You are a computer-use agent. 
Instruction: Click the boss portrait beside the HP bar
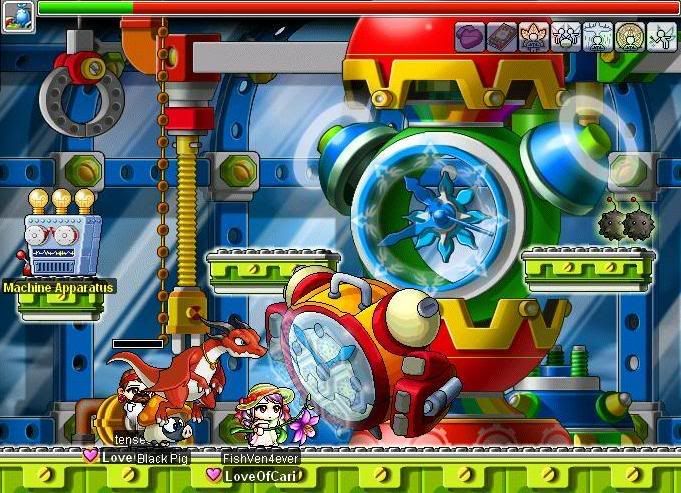(18, 14)
